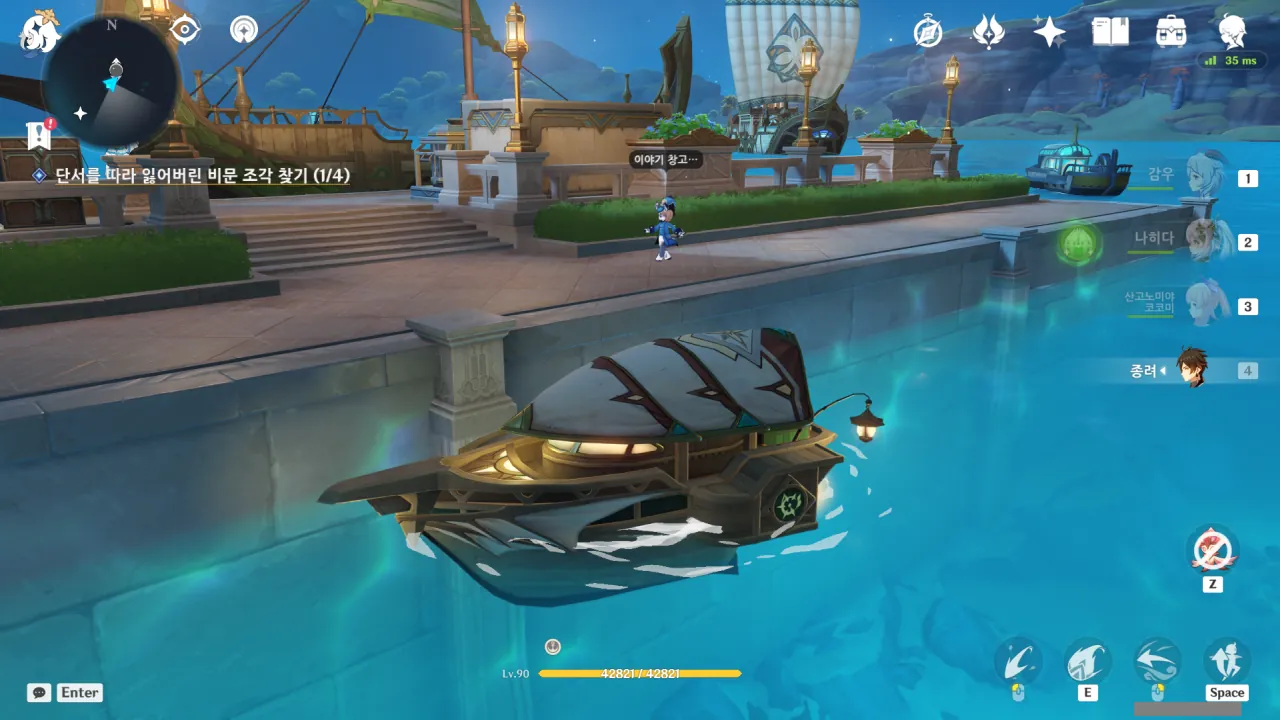Toggle the eye-shaped elemental sight icon

pos(185,30)
